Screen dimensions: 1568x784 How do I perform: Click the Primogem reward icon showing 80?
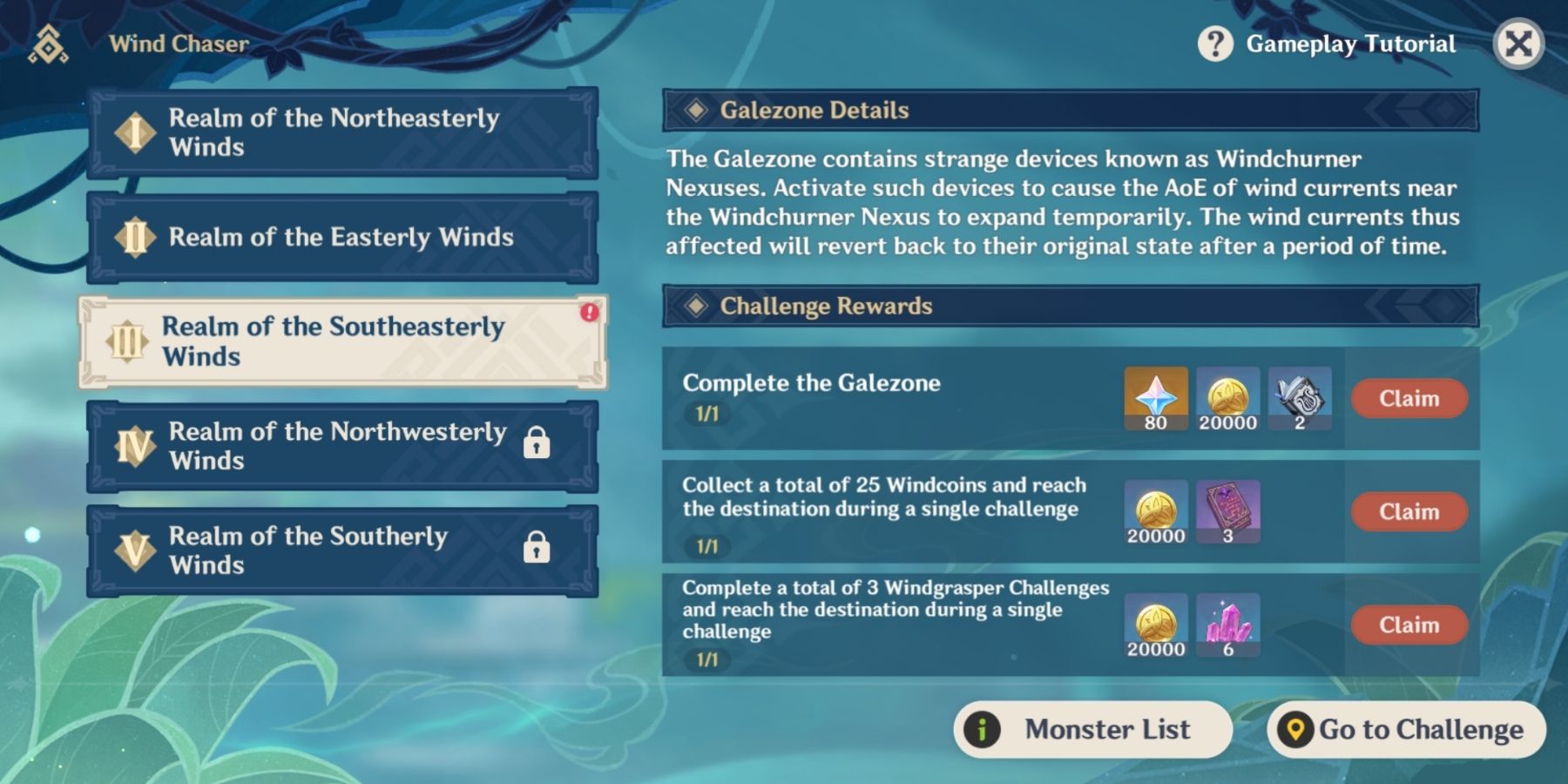(x=1156, y=398)
